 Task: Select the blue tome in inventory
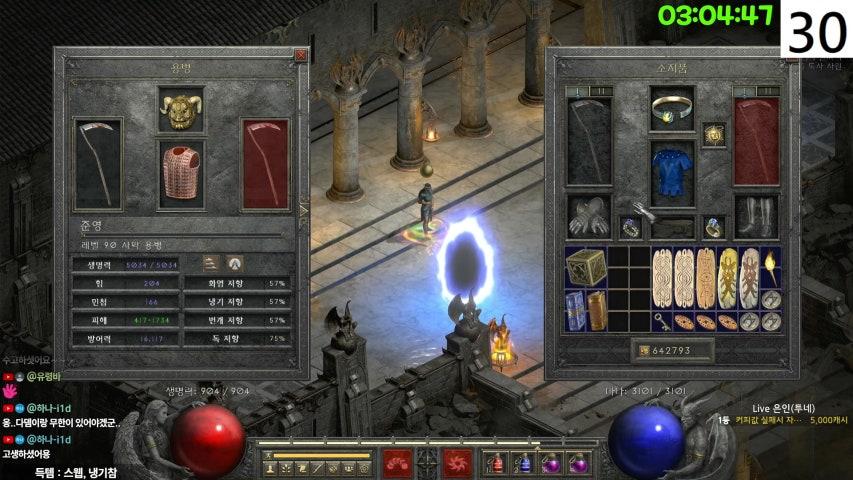coord(575,311)
